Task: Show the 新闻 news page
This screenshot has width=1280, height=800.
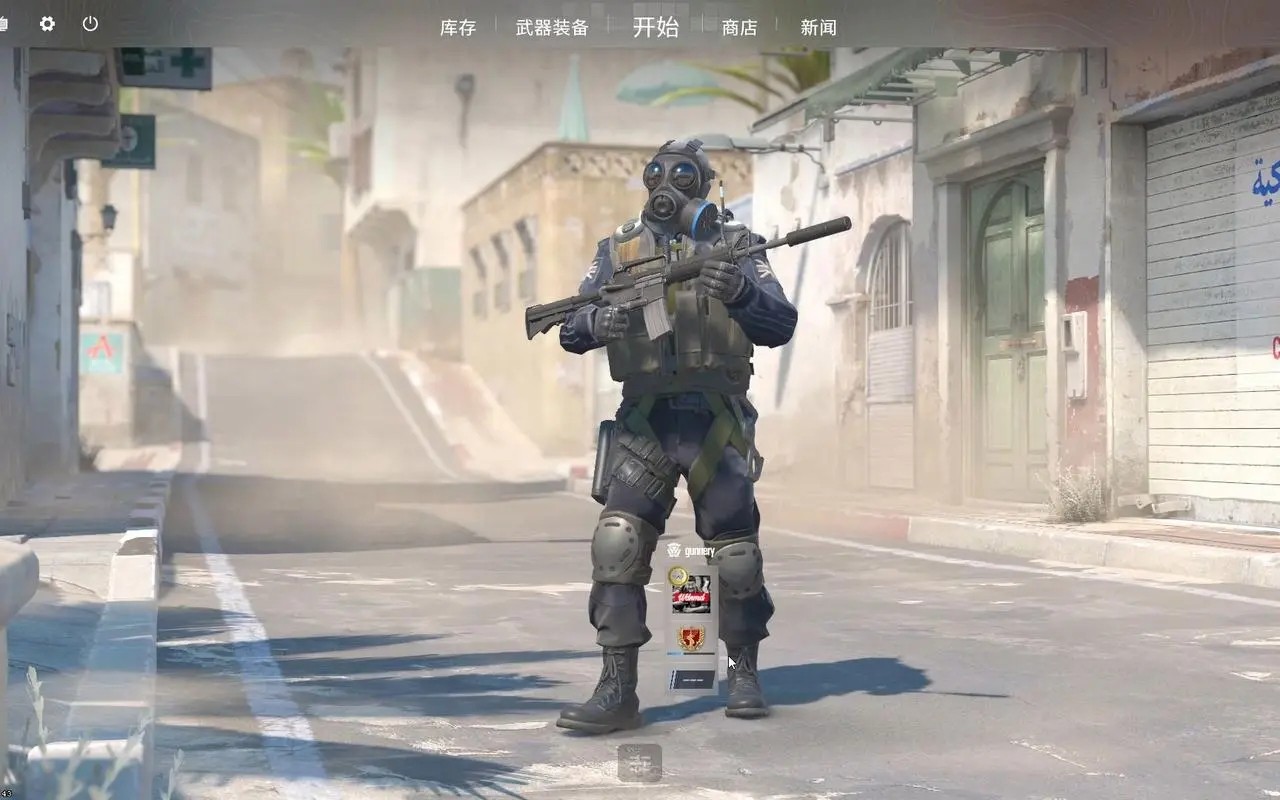Action: pyautogui.click(x=818, y=28)
